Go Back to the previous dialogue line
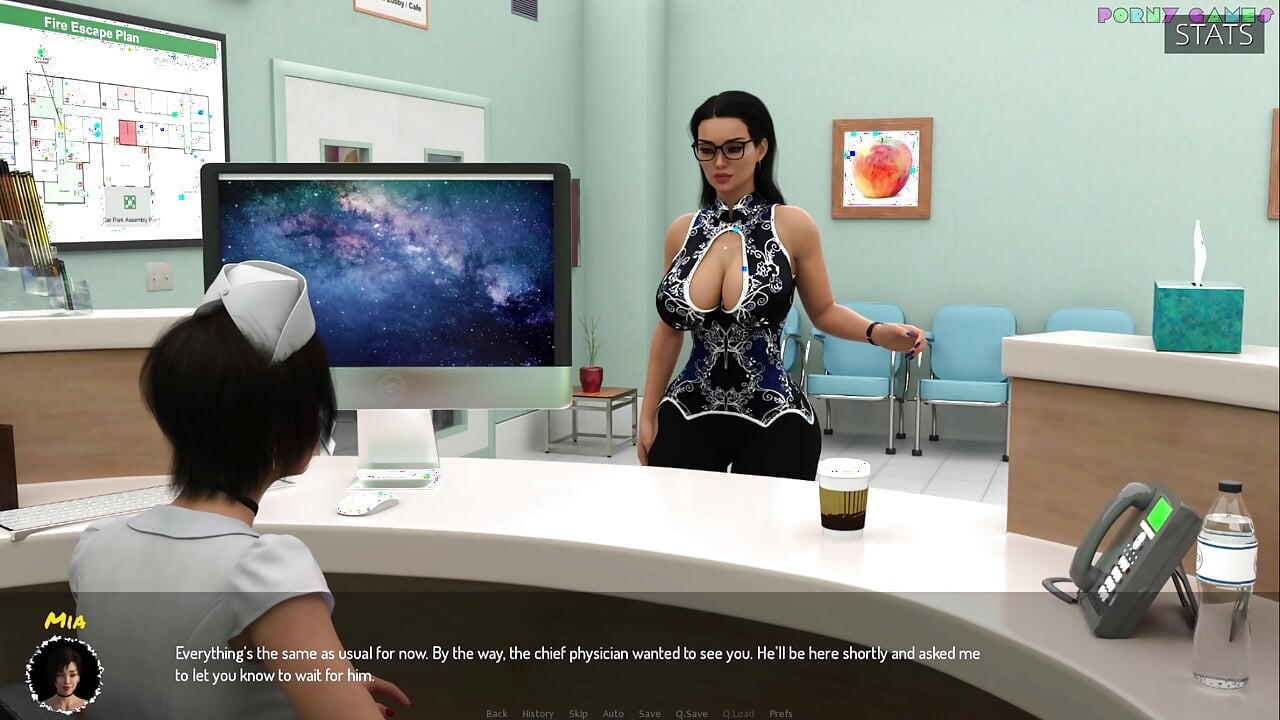The height and width of the screenshot is (720, 1280). coord(497,713)
